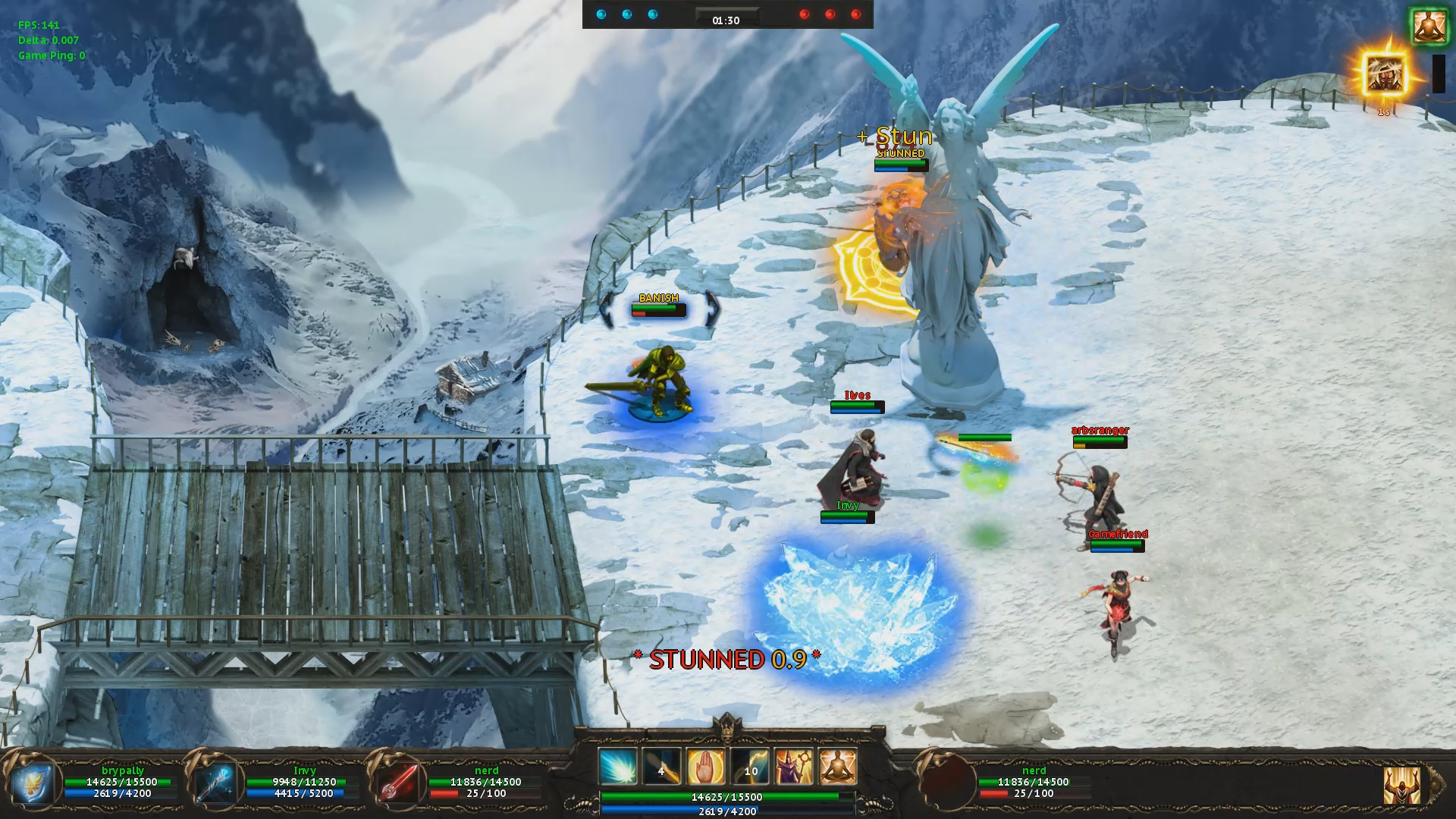
Task: Click Gamefriend's red name label
Action: (x=1117, y=535)
